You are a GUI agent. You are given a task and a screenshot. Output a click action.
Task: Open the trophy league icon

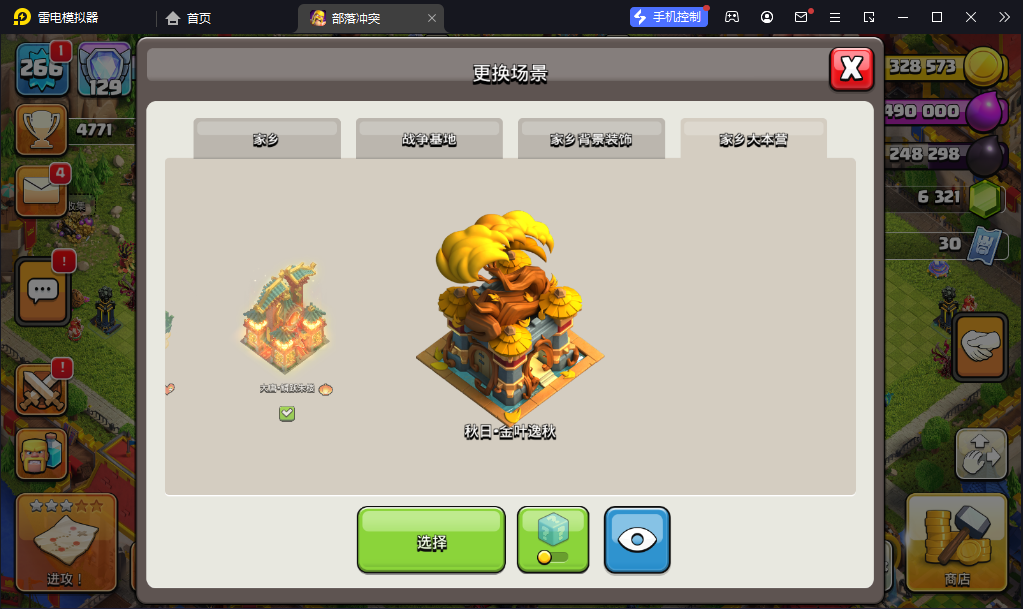pos(42,129)
